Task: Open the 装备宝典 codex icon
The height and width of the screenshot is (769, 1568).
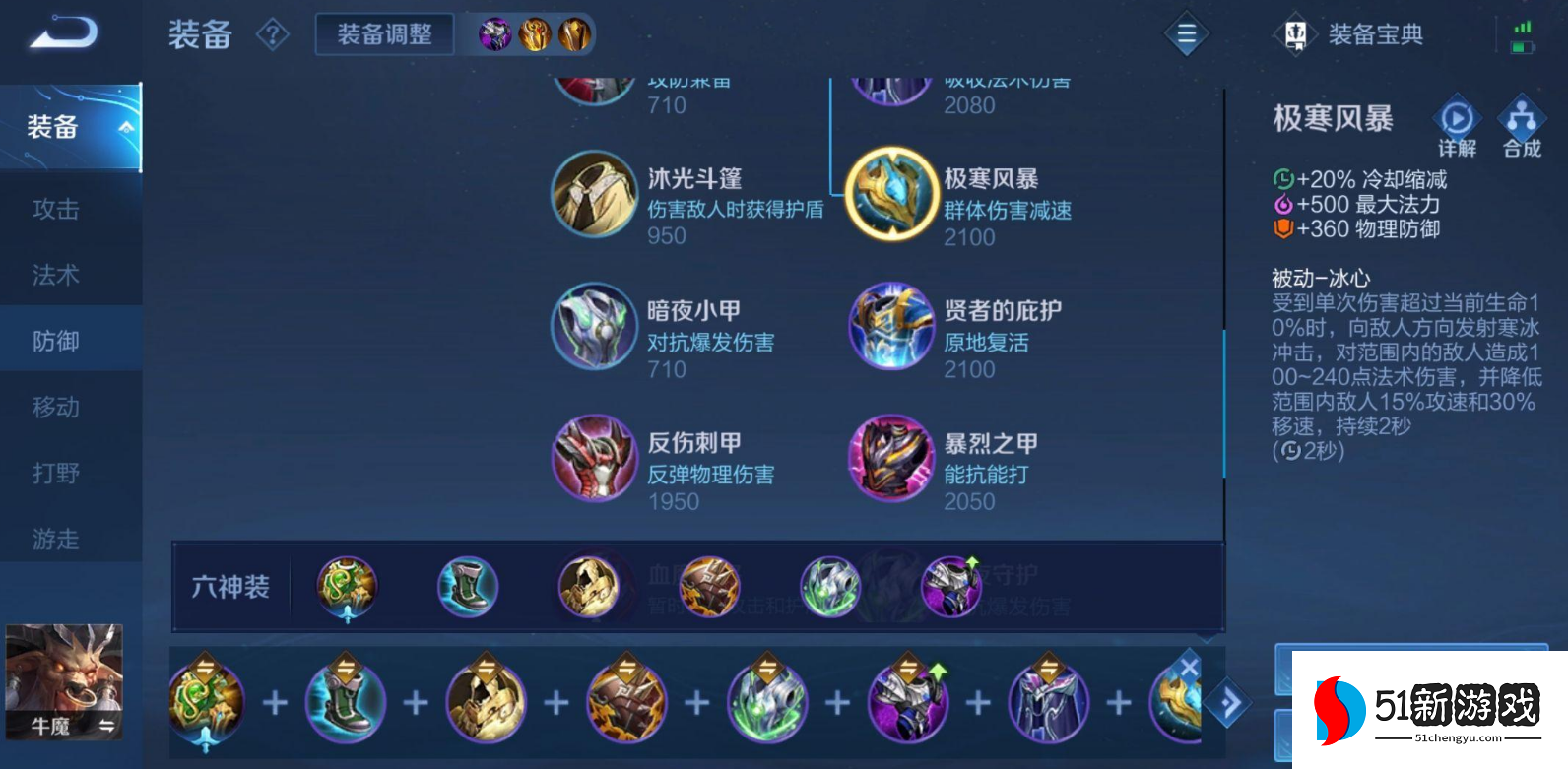Action: coord(1296,32)
